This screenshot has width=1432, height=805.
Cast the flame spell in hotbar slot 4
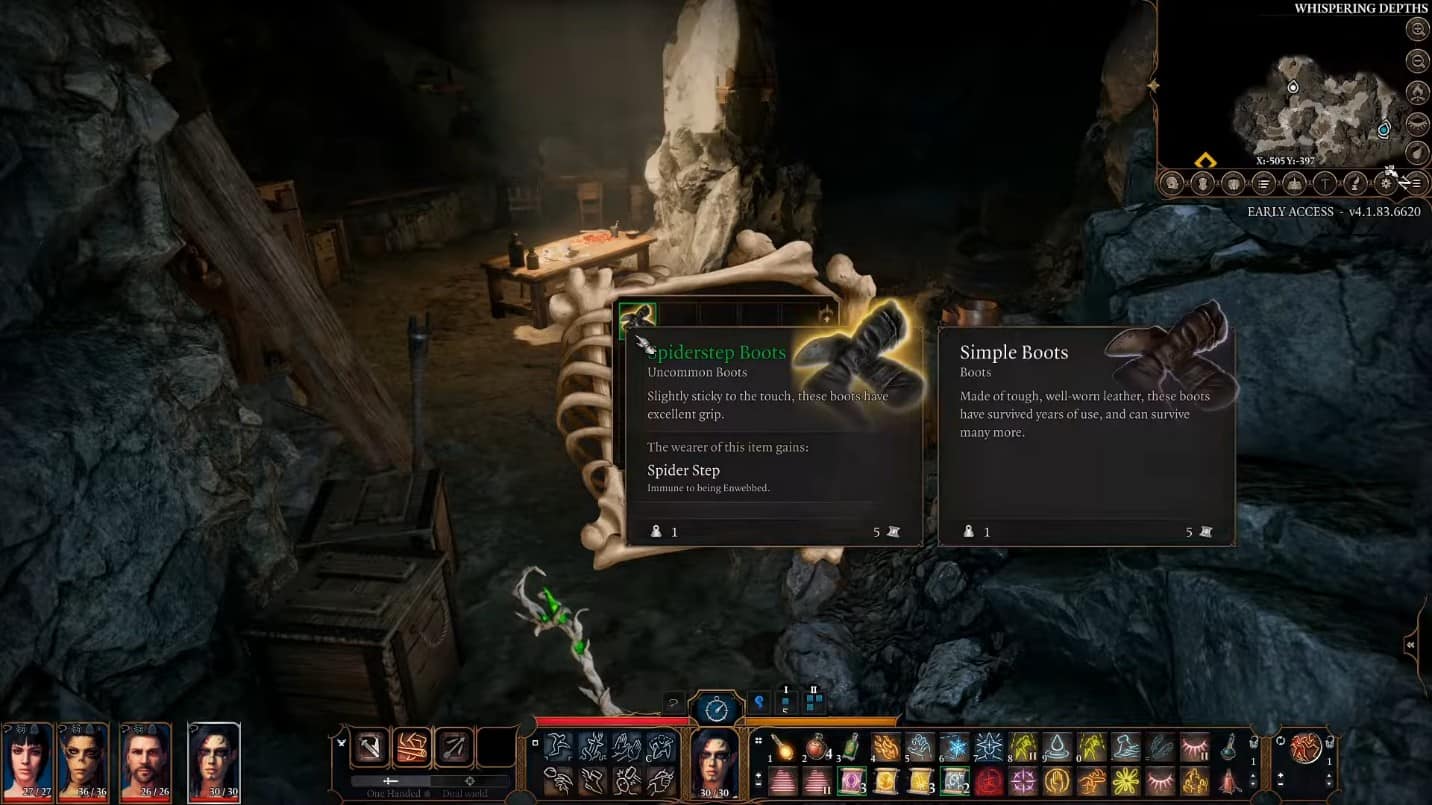[885, 747]
